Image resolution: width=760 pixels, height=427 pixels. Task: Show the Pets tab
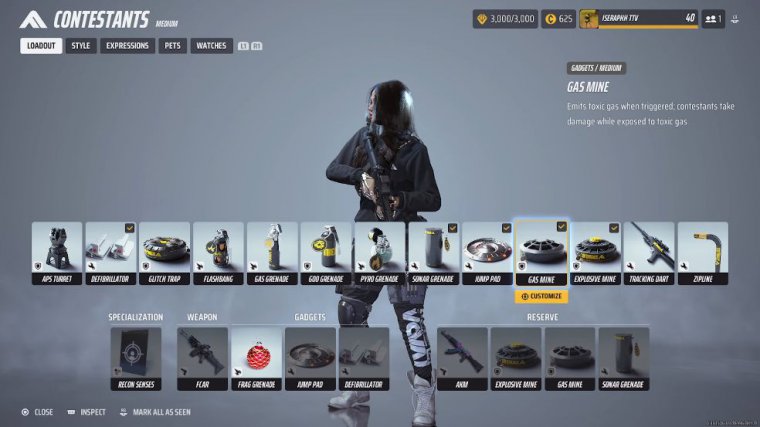pyautogui.click(x=173, y=46)
